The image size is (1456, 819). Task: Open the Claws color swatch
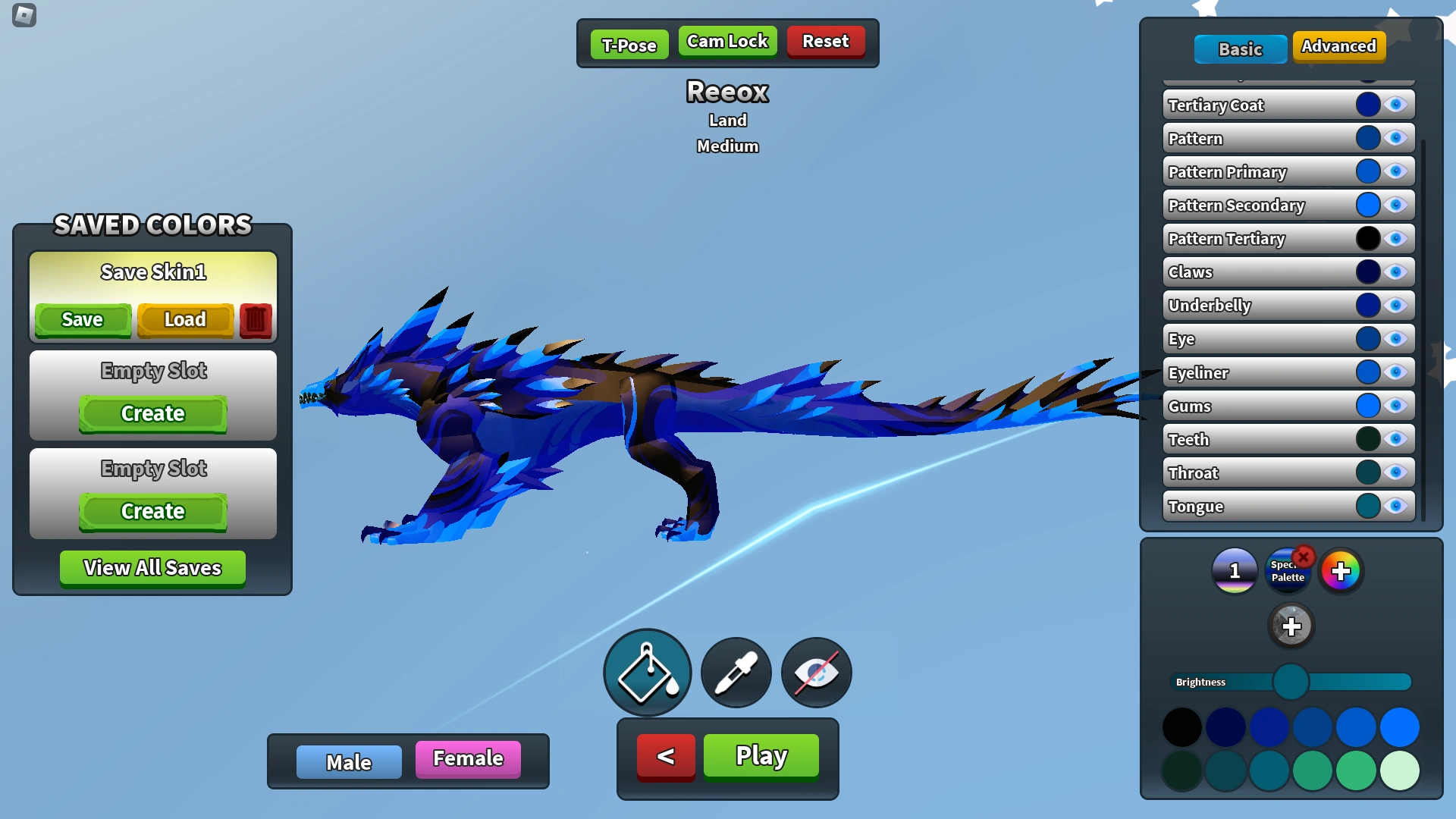[x=1368, y=271]
